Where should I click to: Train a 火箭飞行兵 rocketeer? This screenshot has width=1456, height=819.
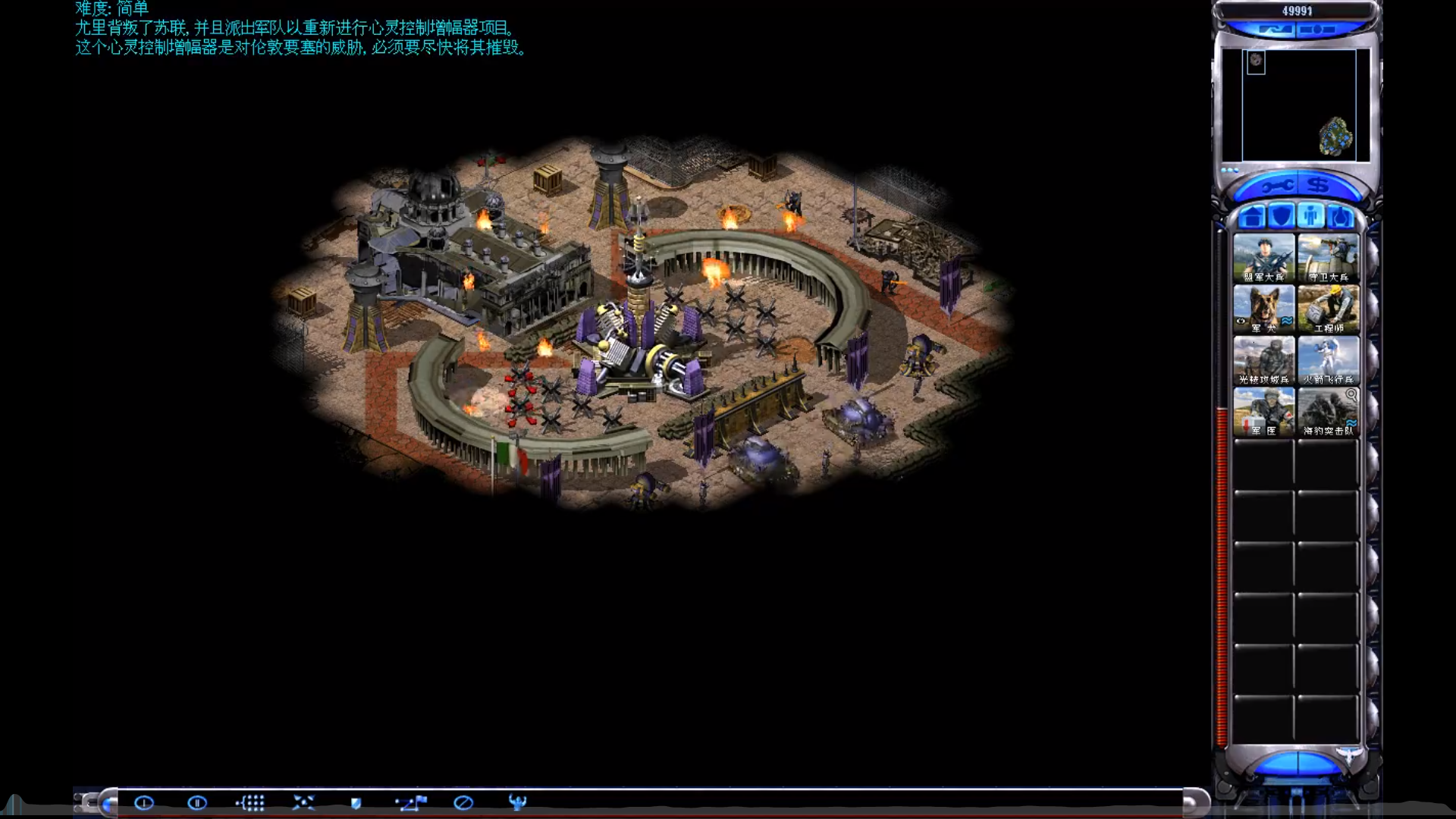click(1329, 358)
